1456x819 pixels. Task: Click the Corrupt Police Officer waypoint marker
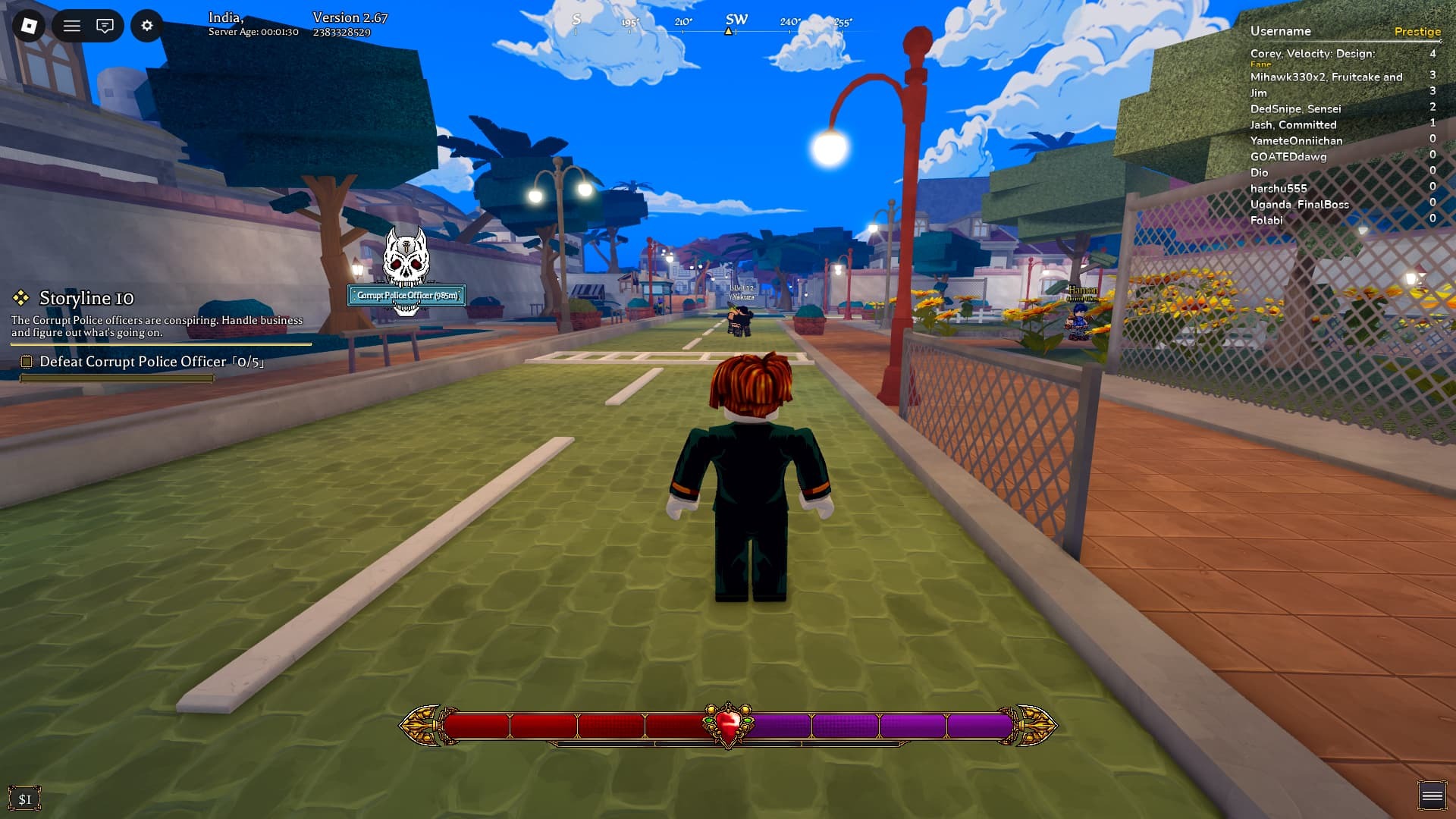click(407, 295)
